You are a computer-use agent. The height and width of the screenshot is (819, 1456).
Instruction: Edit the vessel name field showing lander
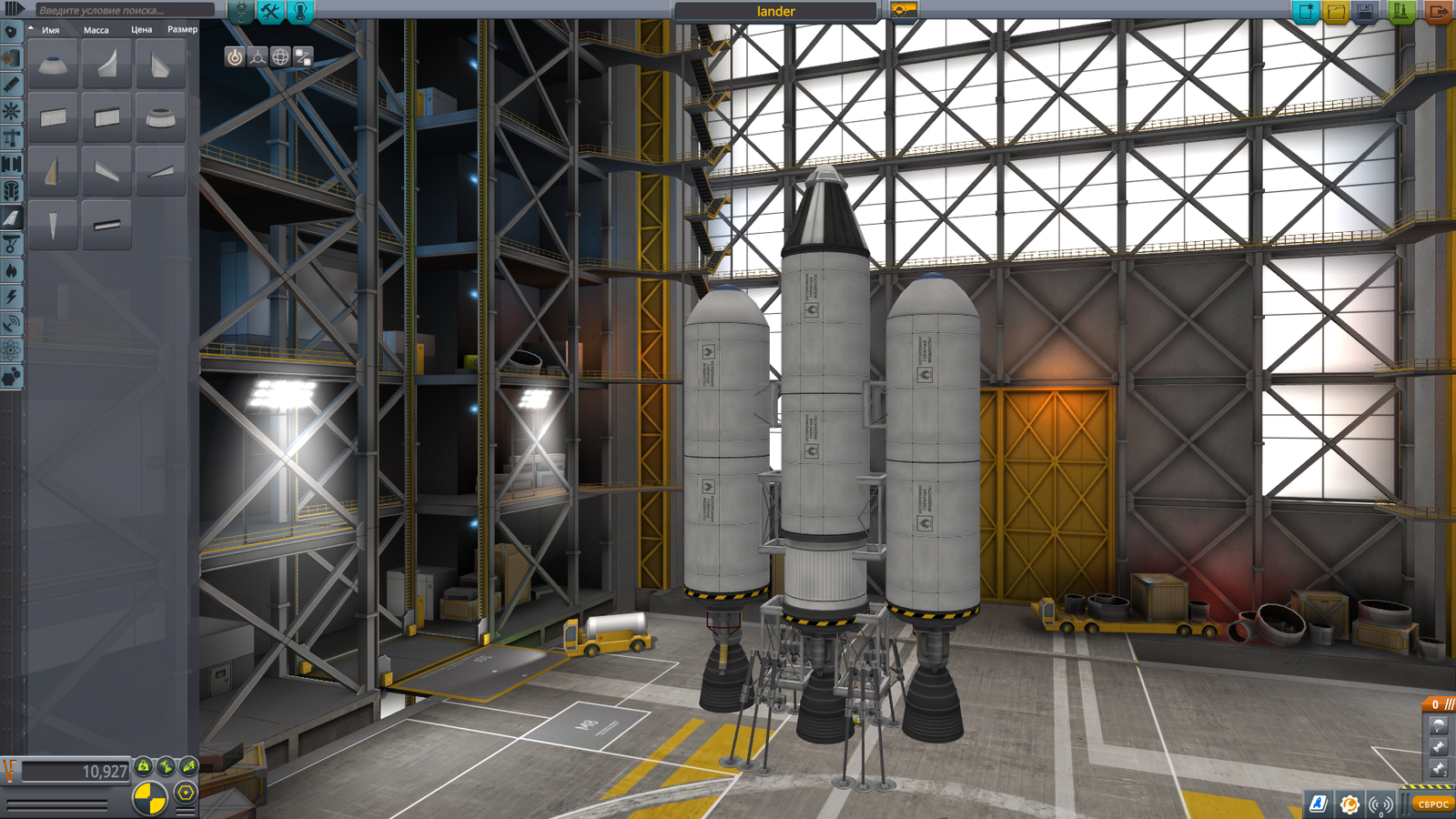click(x=775, y=12)
